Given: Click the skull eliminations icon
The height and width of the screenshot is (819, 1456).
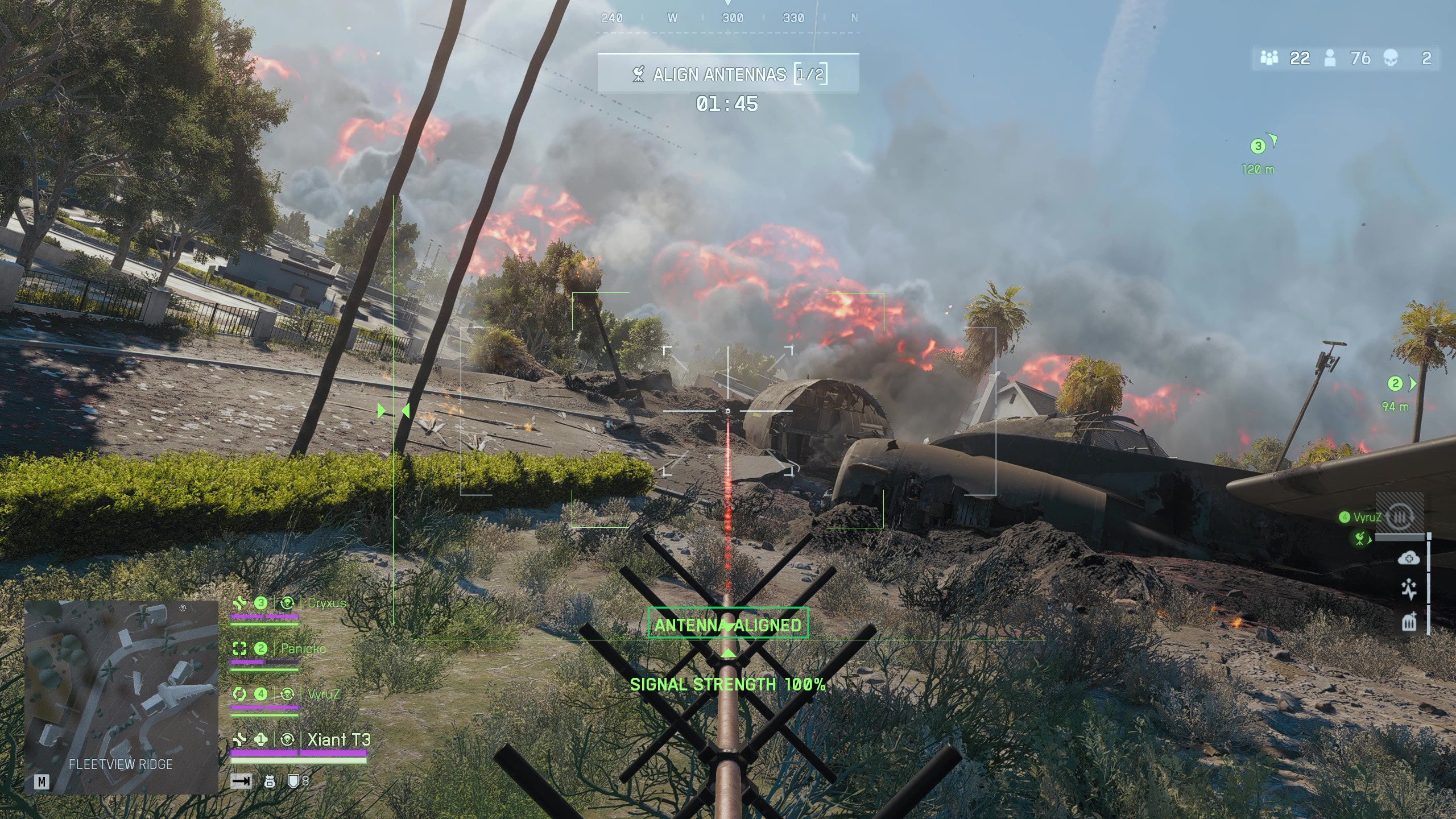Looking at the screenshot, I should pos(1391,58).
